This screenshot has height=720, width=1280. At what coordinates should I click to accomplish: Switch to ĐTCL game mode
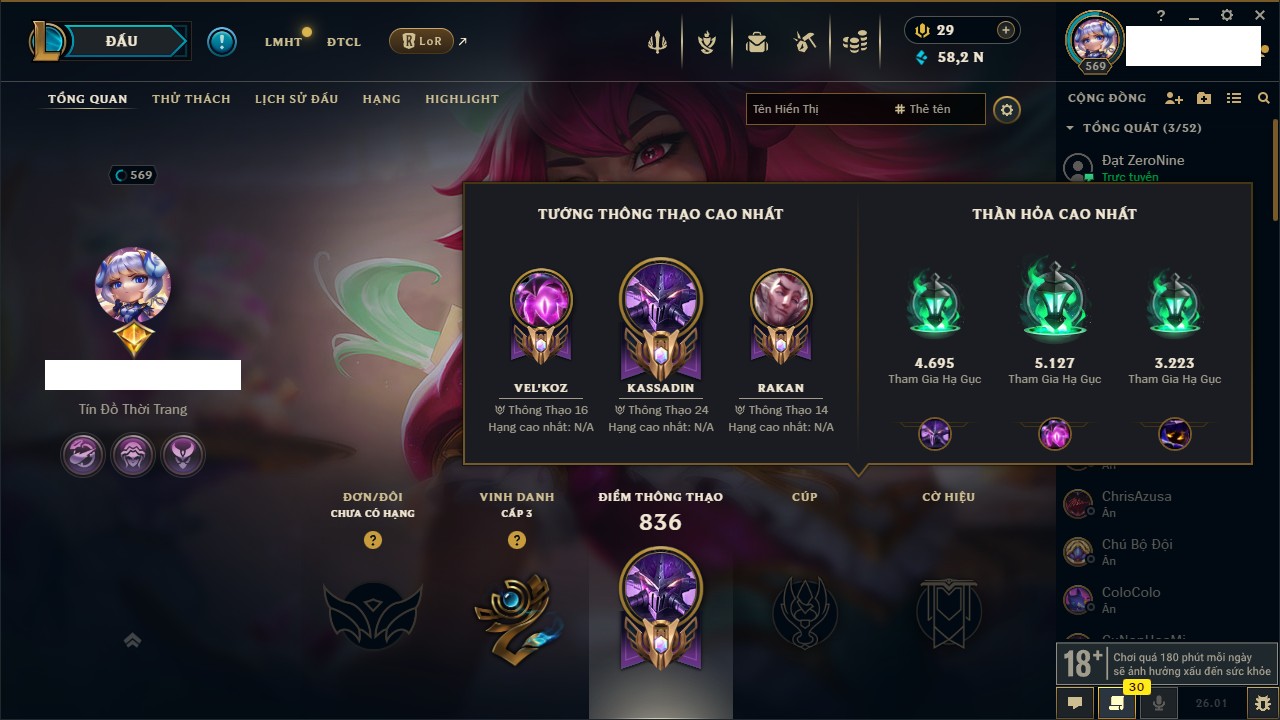344,42
